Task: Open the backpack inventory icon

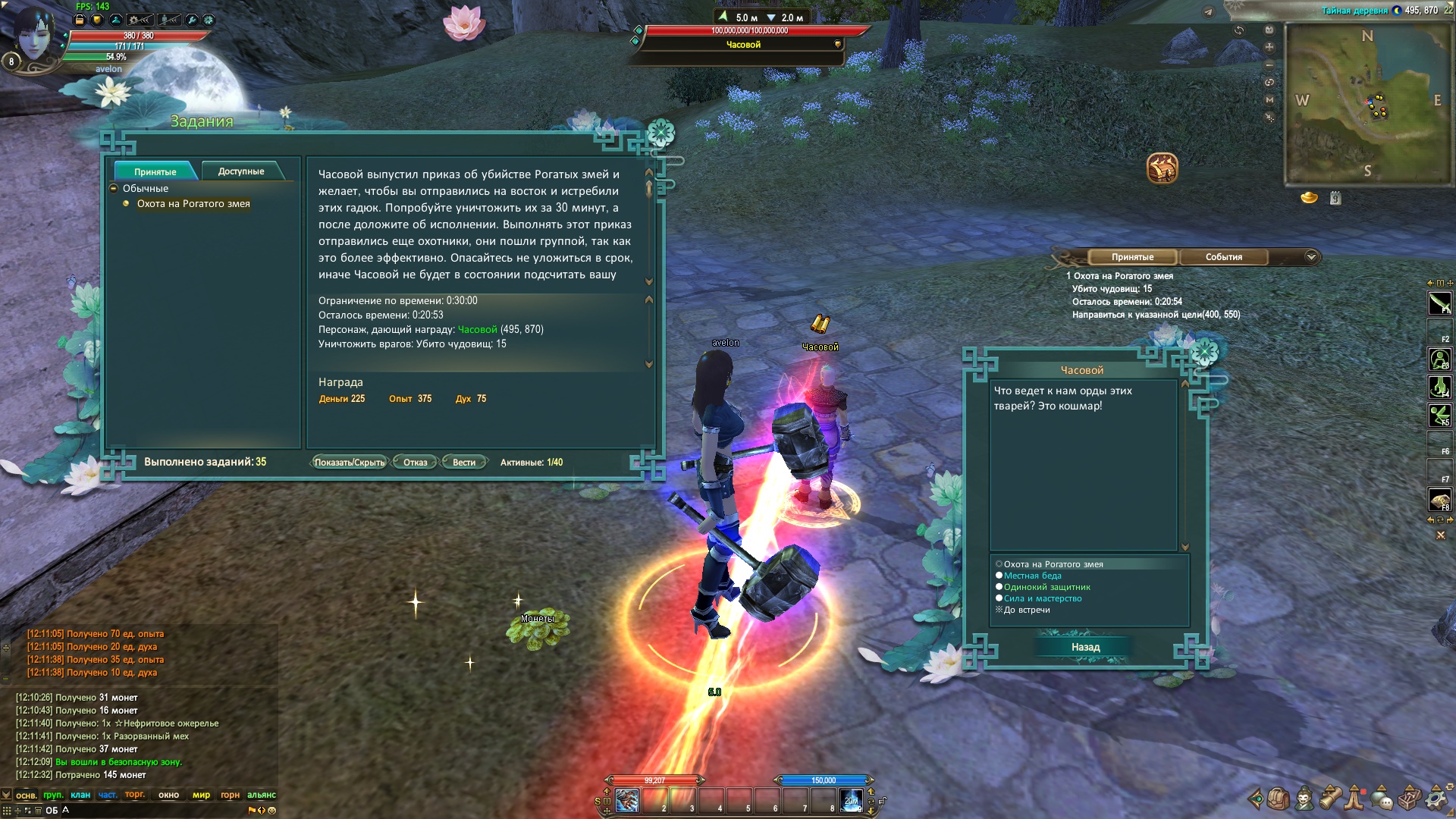Action: tap(1278, 799)
